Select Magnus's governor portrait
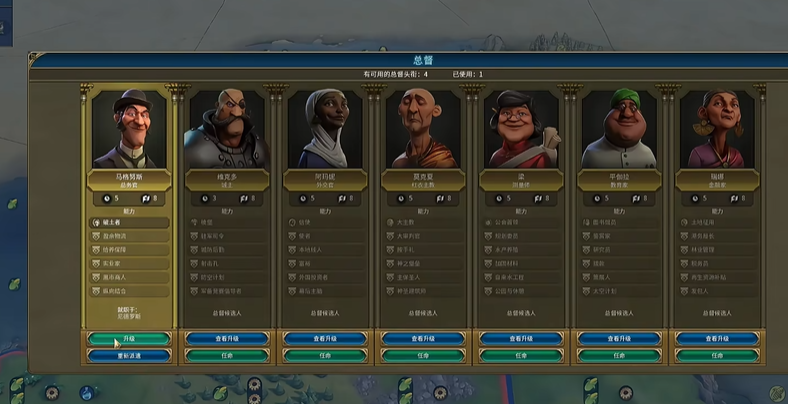 tap(129, 129)
